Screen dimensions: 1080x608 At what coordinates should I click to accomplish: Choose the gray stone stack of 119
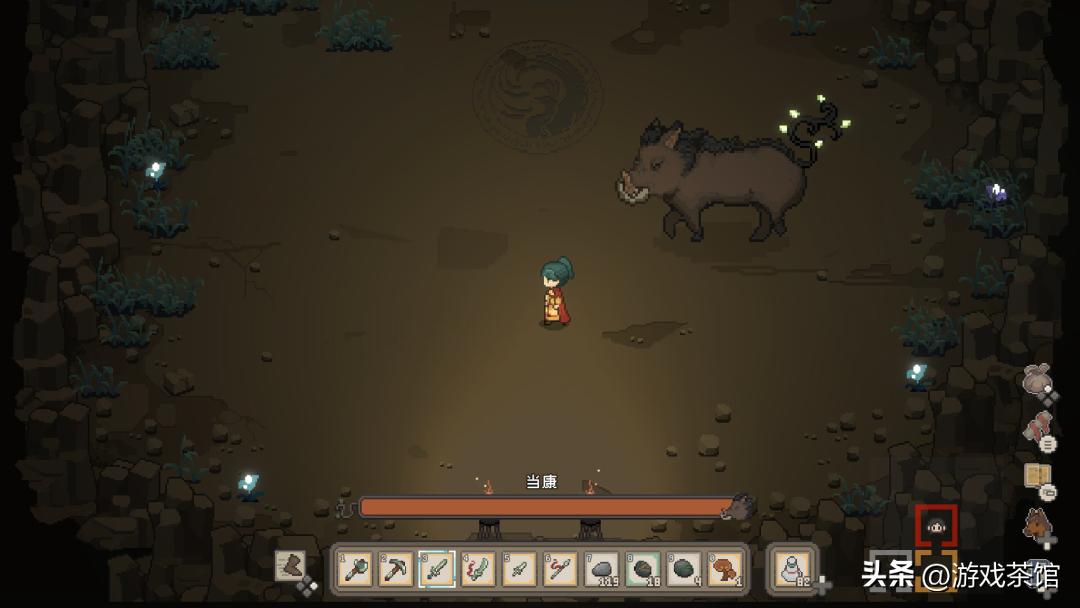(x=602, y=569)
